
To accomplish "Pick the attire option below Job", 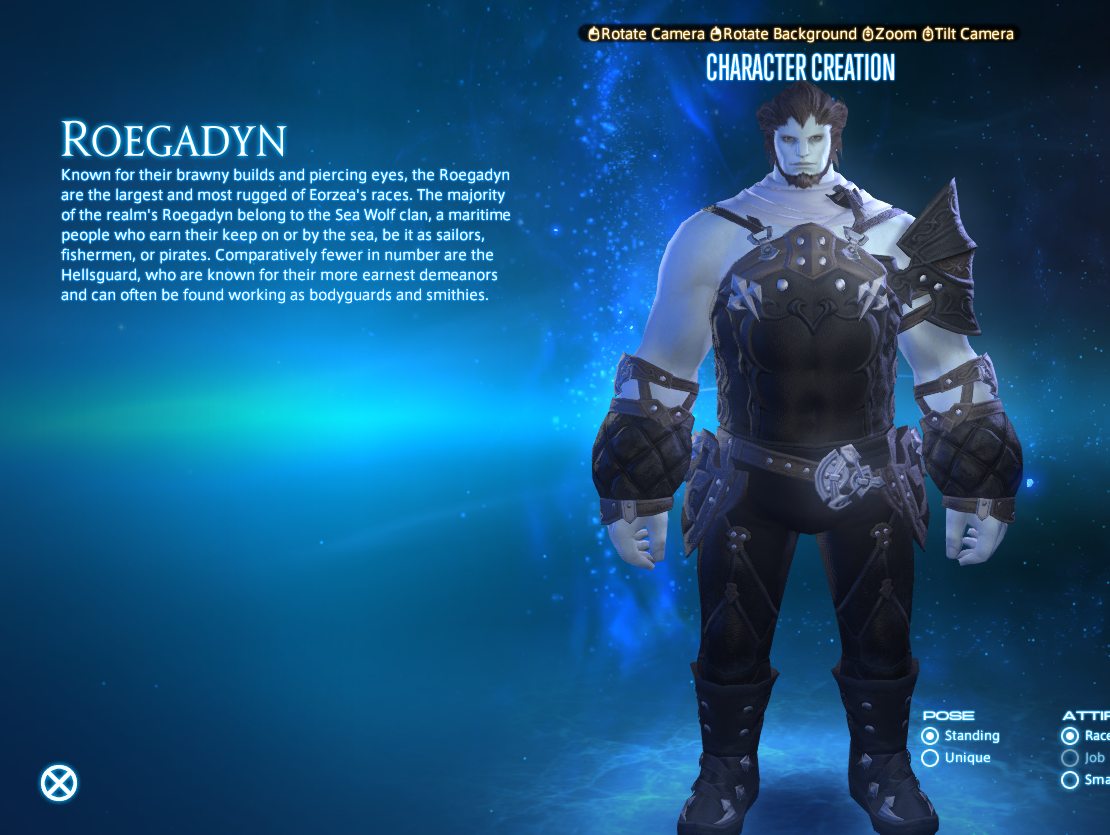I will (x=1071, y=780).
